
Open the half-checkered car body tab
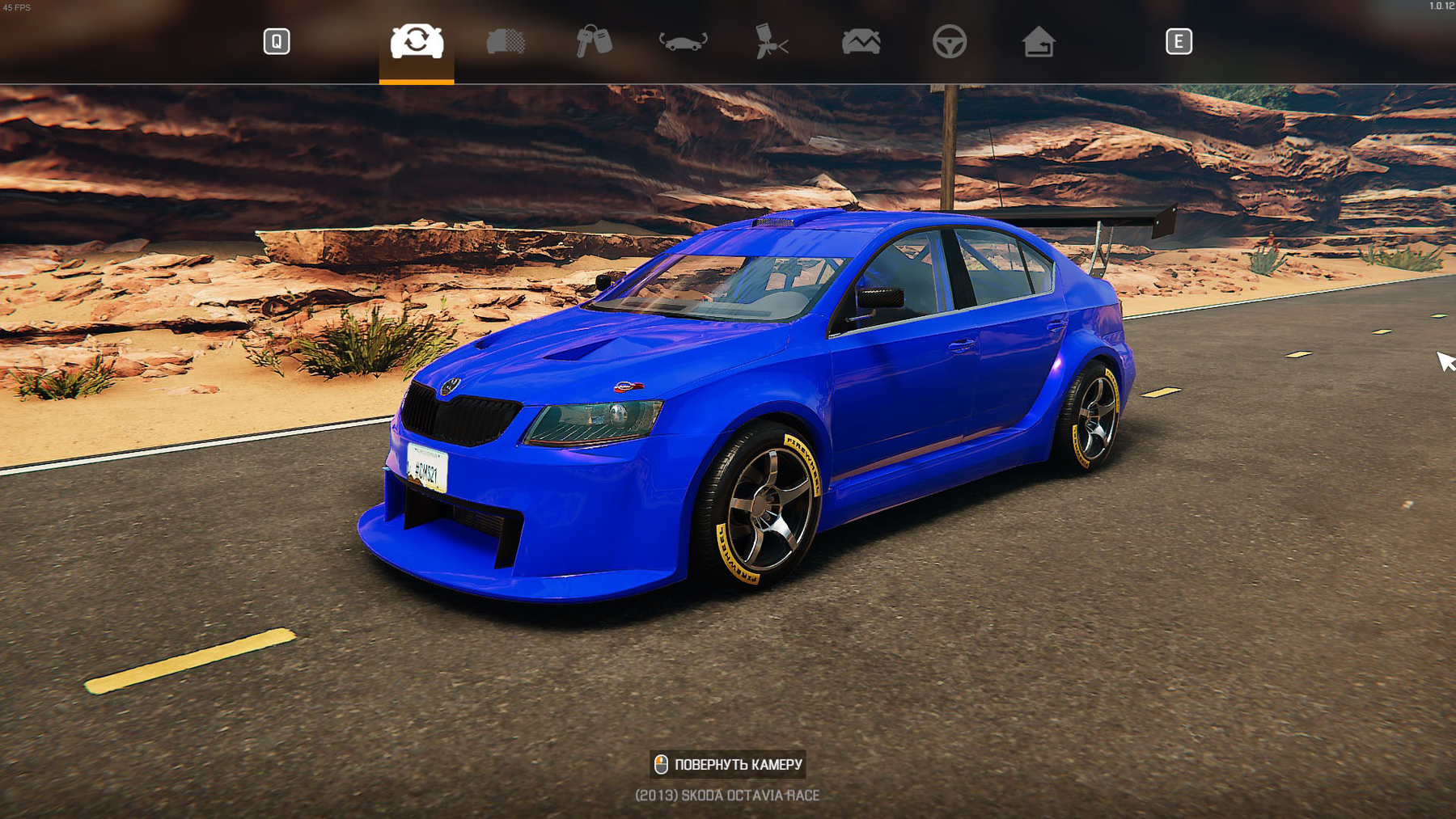506,41
